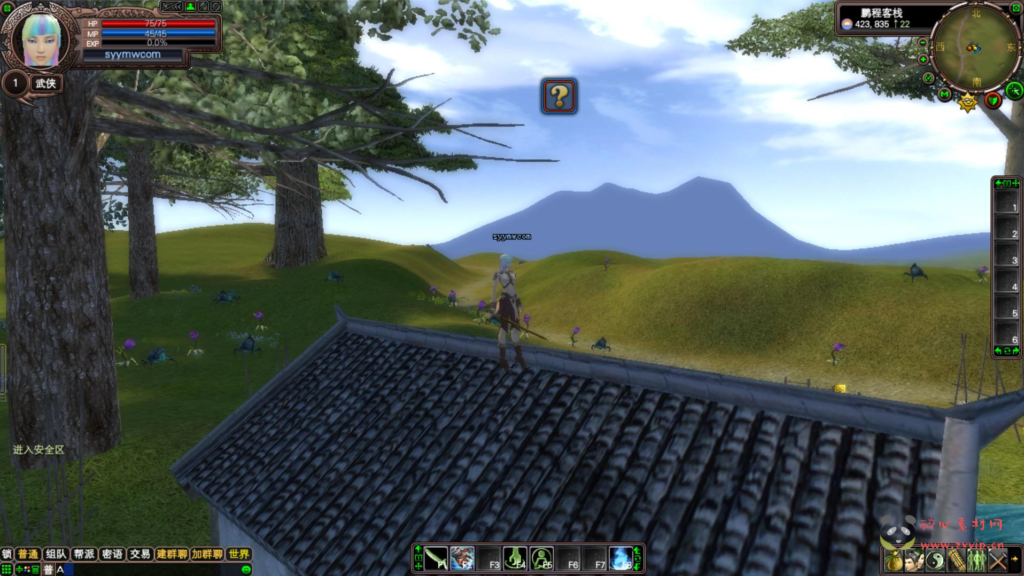Image resolution: width=1024 pixels, height=576 pixels.
Task: Switch to the 普通 chat channel
Action: [x=27, y=554]
